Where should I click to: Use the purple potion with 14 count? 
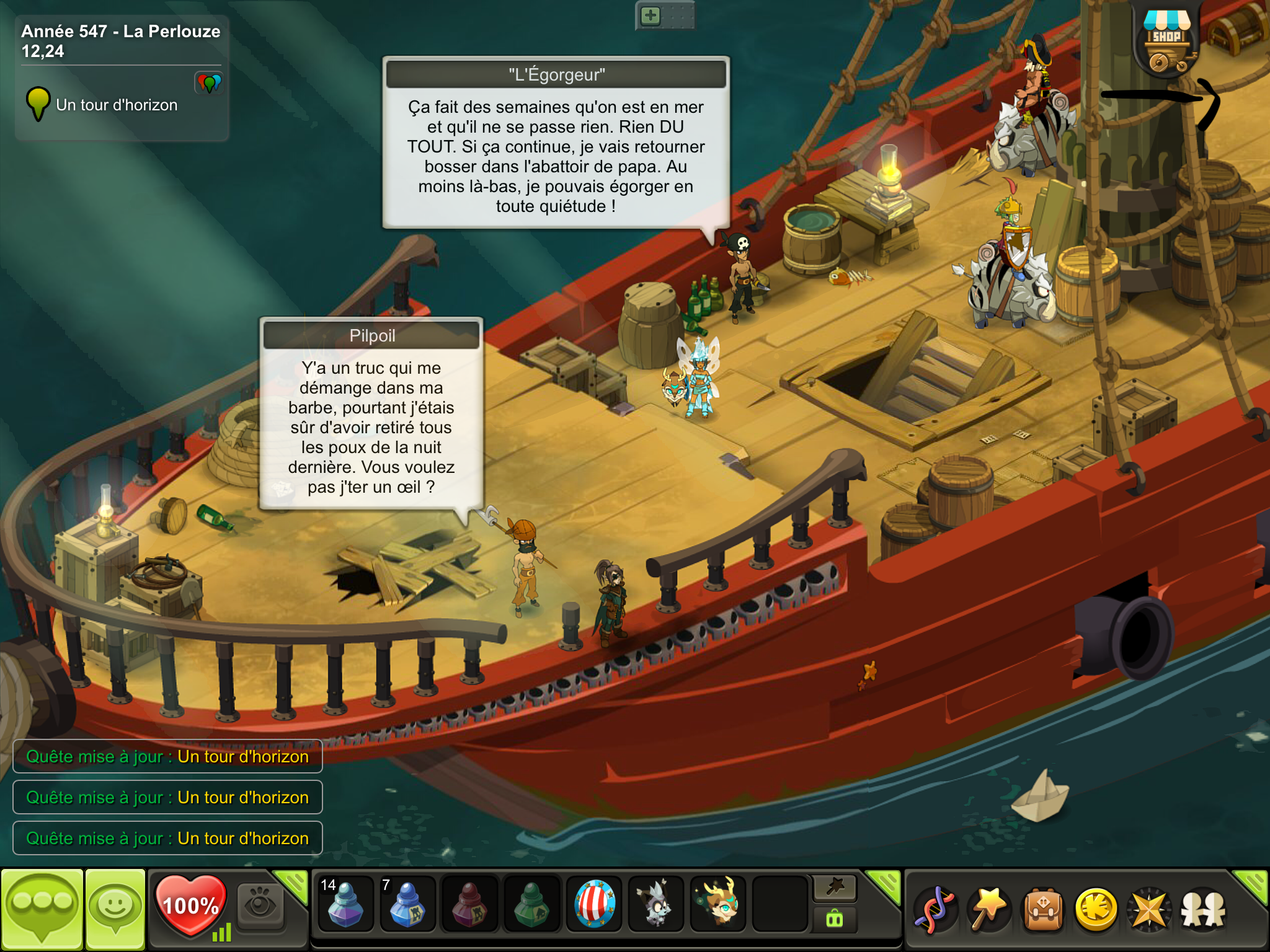coord(345,904)
